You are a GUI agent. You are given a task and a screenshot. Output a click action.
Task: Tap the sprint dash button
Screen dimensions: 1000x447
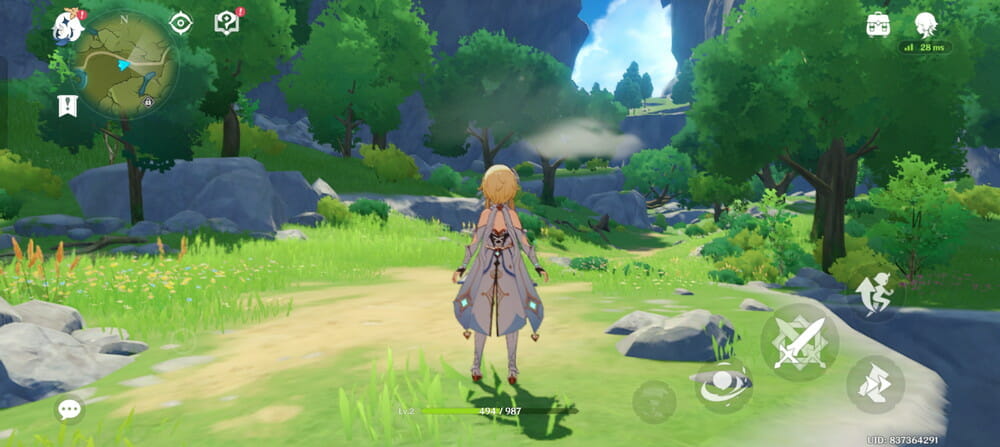coord(875,385)
